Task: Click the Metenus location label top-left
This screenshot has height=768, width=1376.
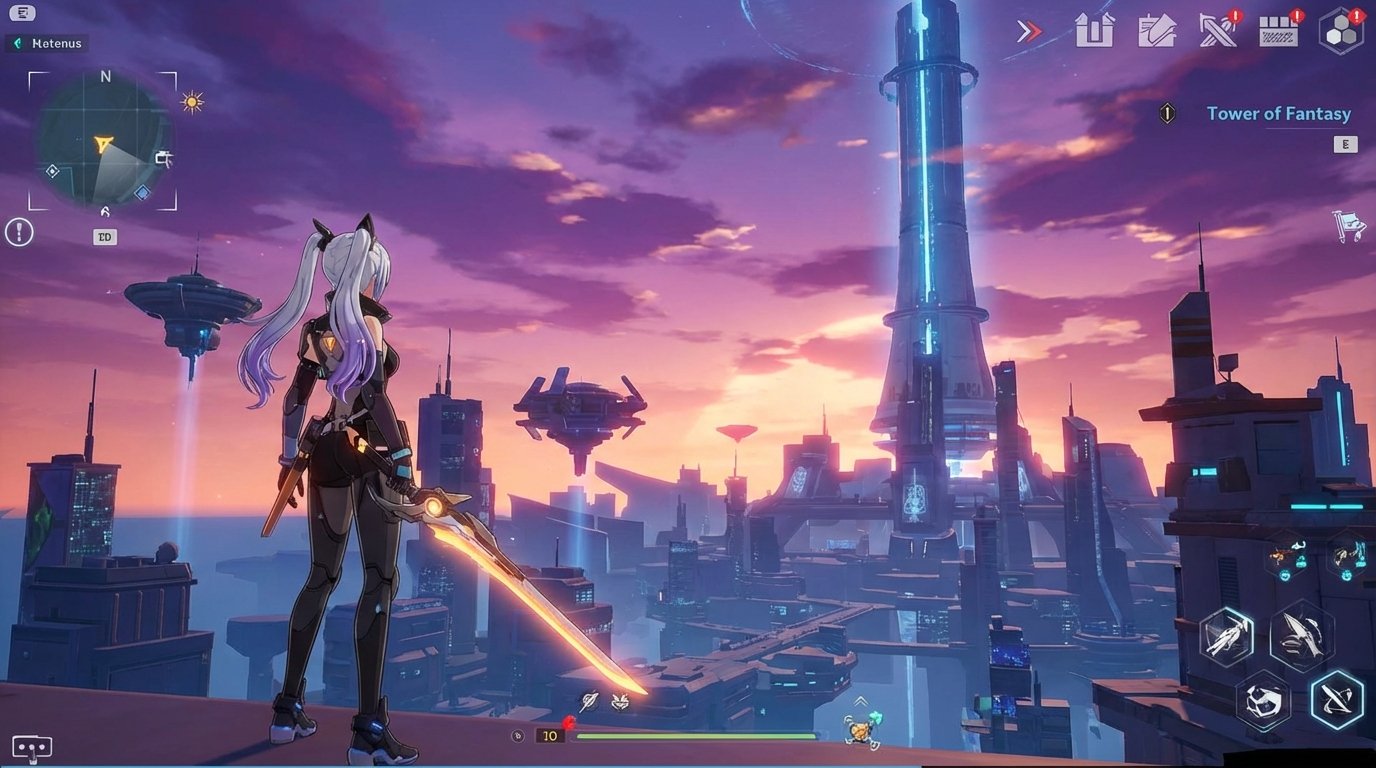Action: coord(47,43)
